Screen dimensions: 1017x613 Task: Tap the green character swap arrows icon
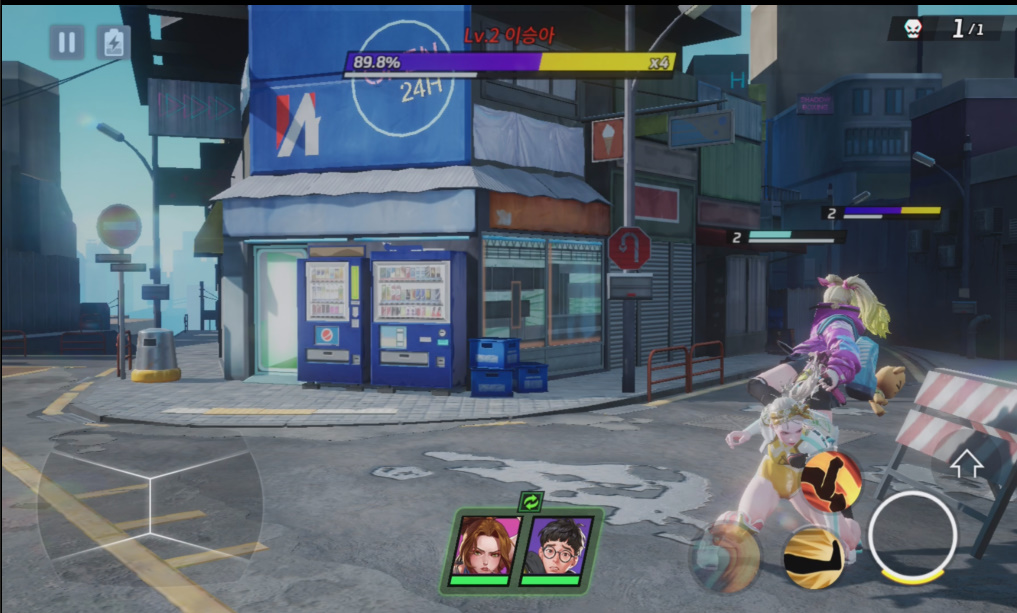coord(531,502)
